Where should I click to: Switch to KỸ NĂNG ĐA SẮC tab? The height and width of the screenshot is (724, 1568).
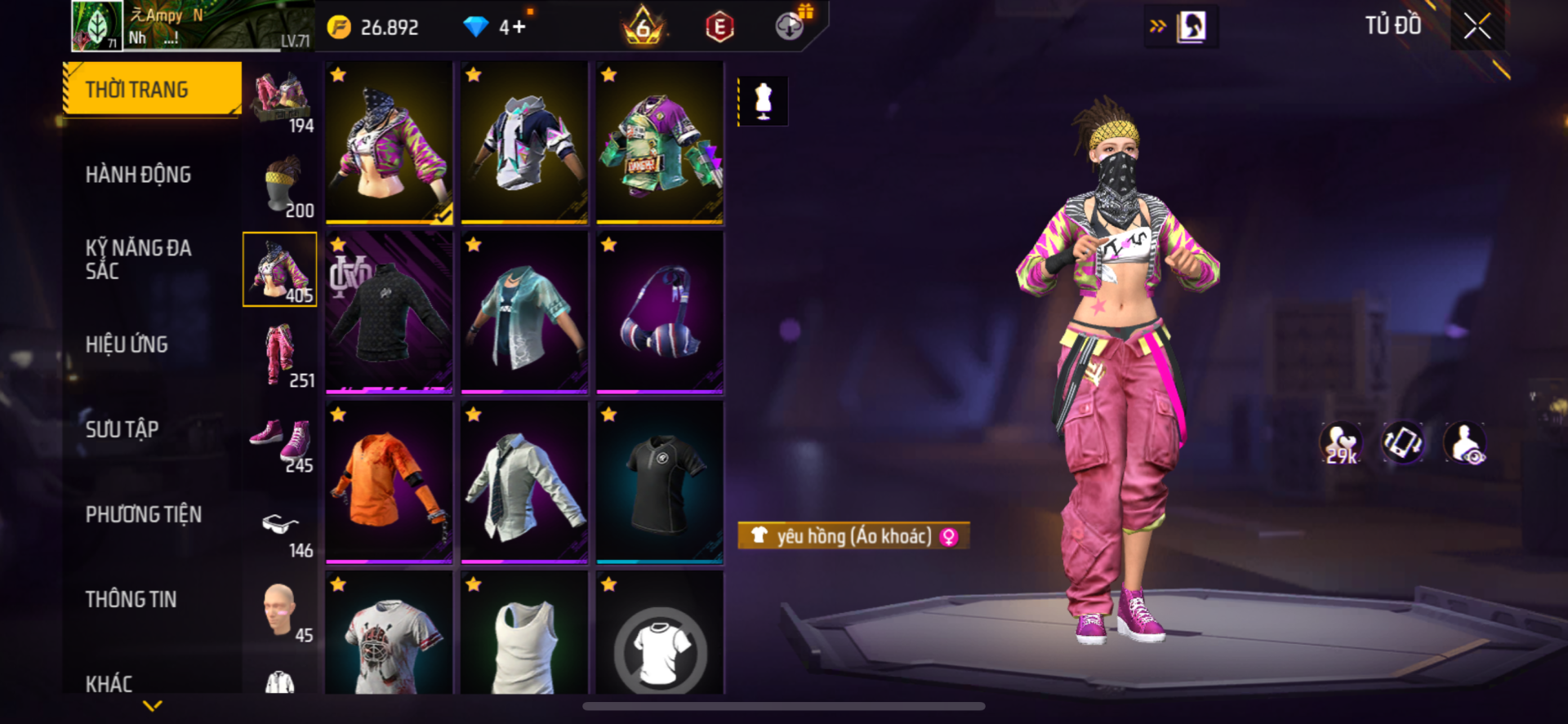[138, 260]
